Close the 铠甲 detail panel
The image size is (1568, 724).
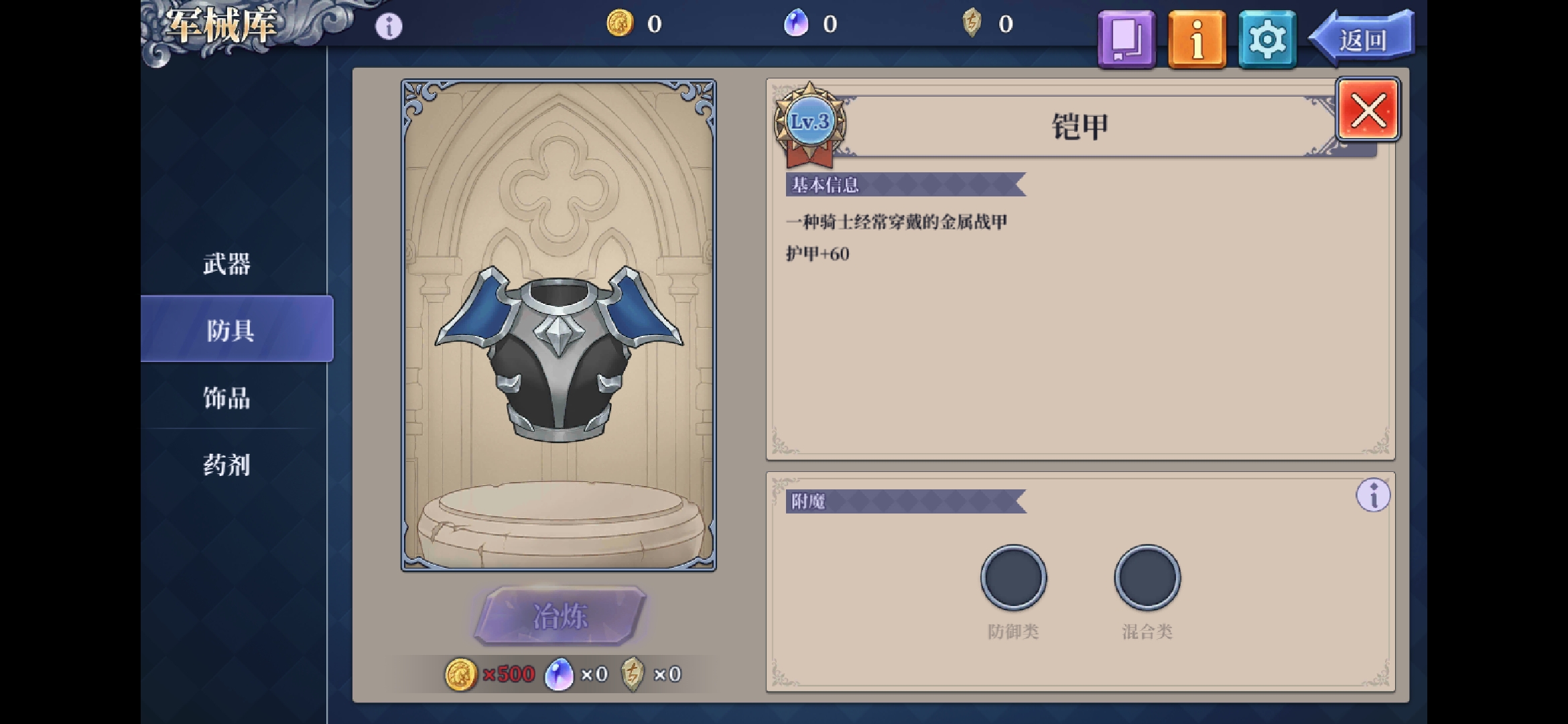tap(1368, 110)
